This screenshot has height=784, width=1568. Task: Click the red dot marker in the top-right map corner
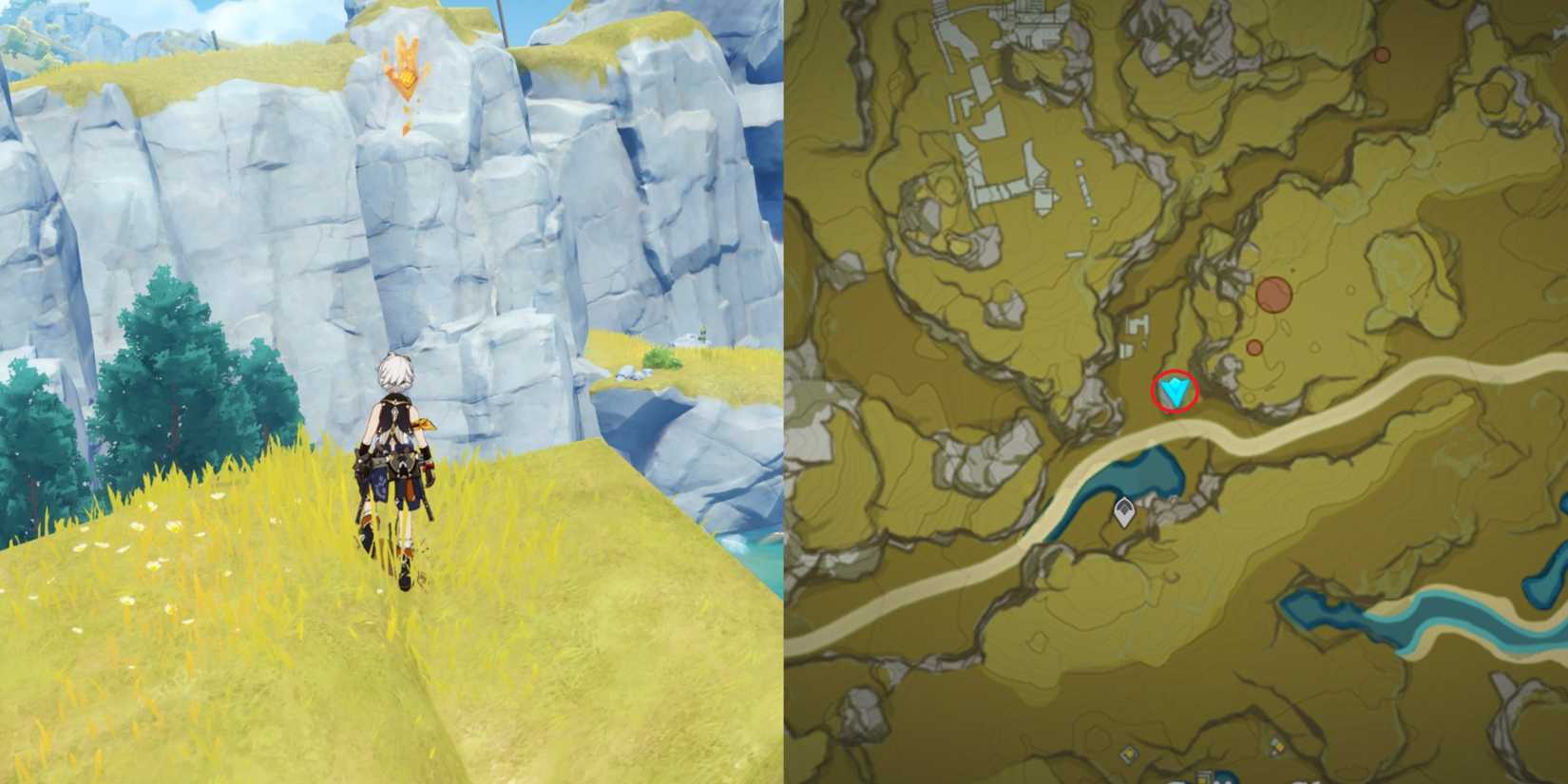(x=1382, y=55)
